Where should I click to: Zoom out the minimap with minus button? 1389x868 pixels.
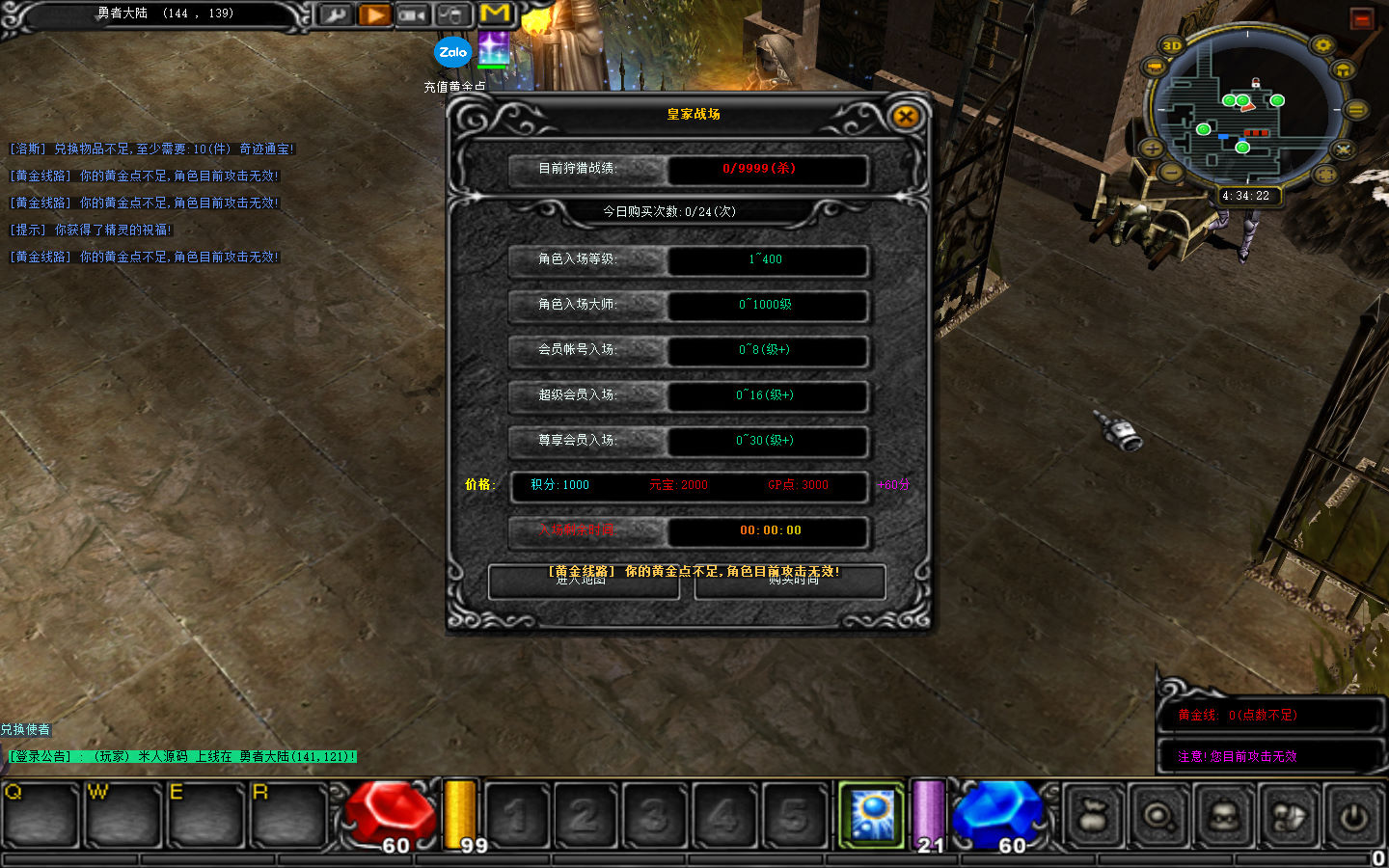pyautogui.click(x=1171, y=173)
